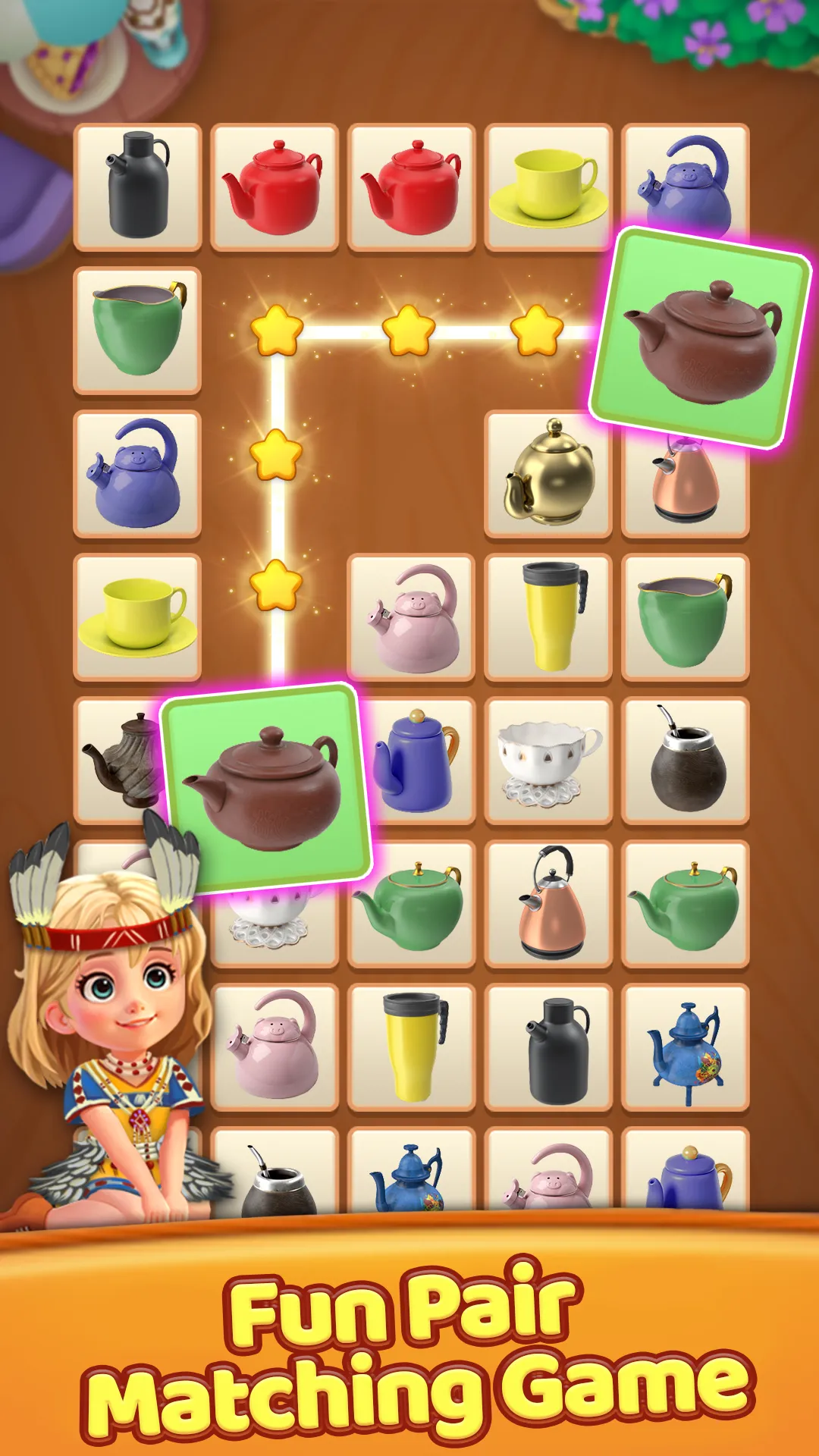The image size is (819, 1456).
Task: Choose the red teapot next to the yellow teacup
Action: tap(411, 187)
